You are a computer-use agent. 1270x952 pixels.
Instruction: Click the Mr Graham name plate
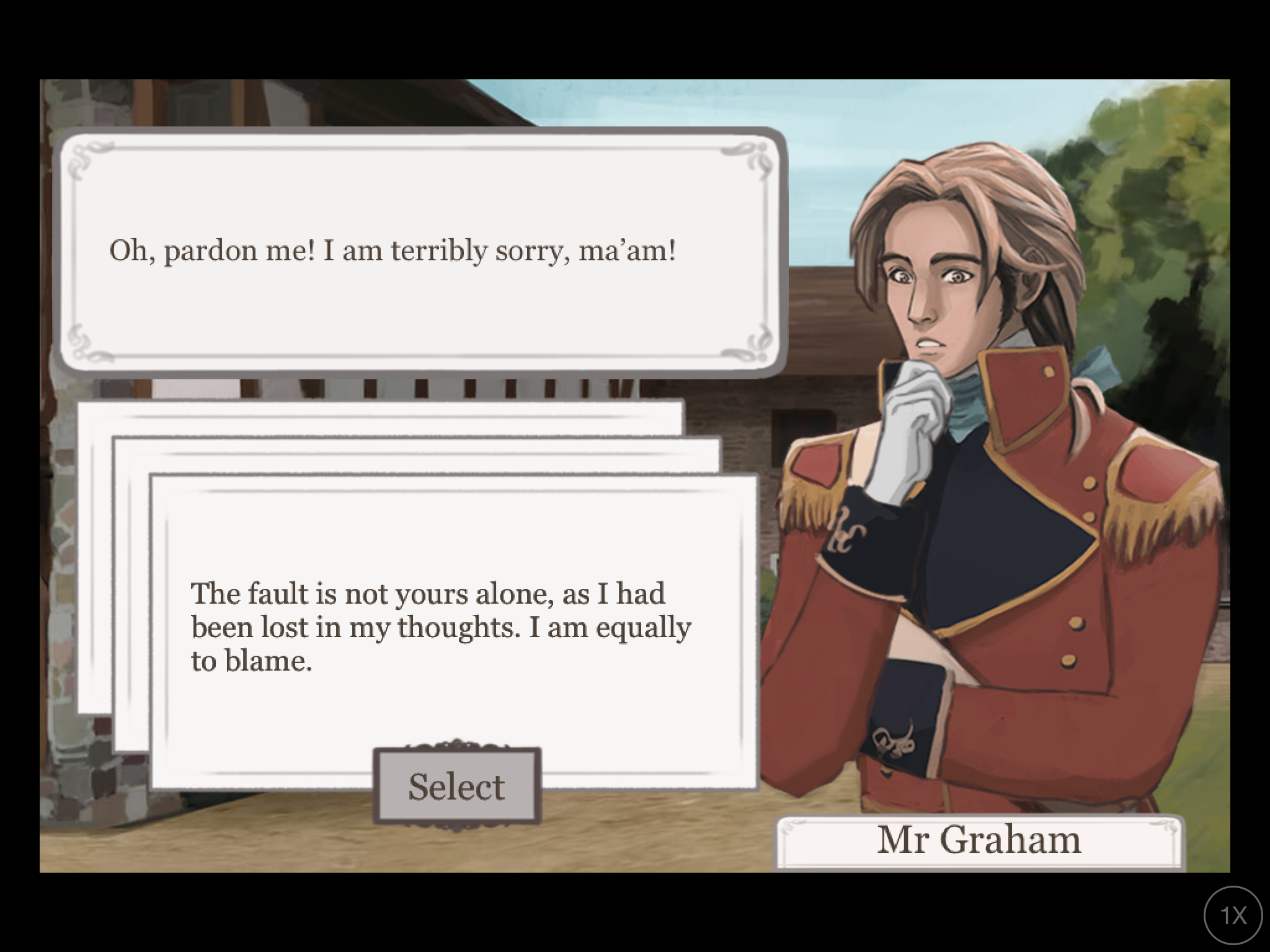click(980, 840)
